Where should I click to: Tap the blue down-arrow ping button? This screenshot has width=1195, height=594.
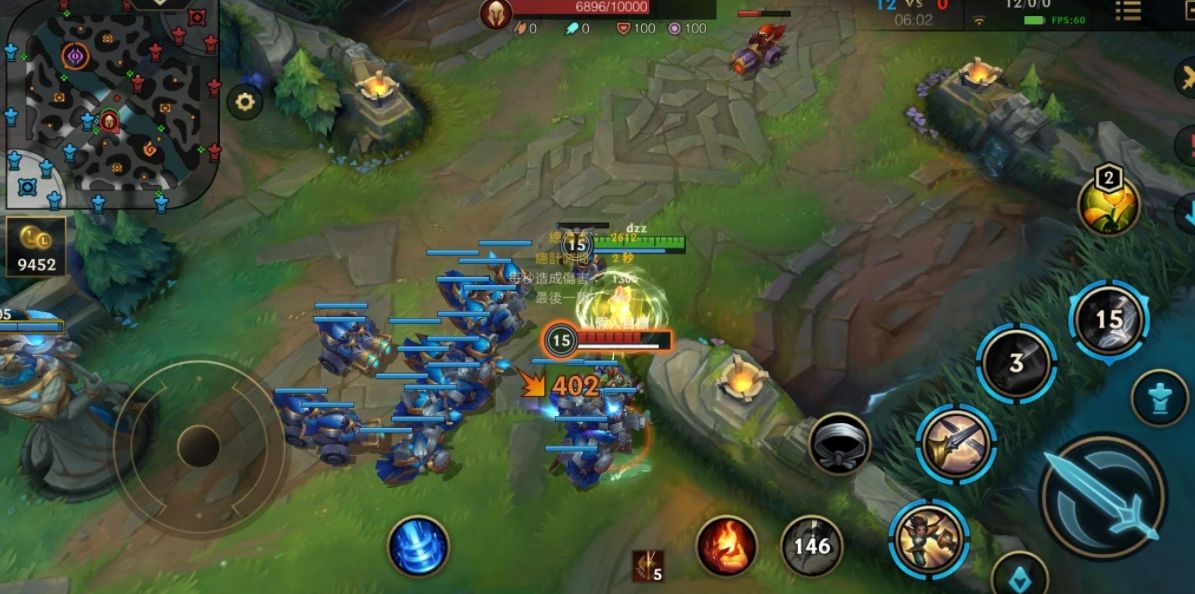coord(1186,212)
